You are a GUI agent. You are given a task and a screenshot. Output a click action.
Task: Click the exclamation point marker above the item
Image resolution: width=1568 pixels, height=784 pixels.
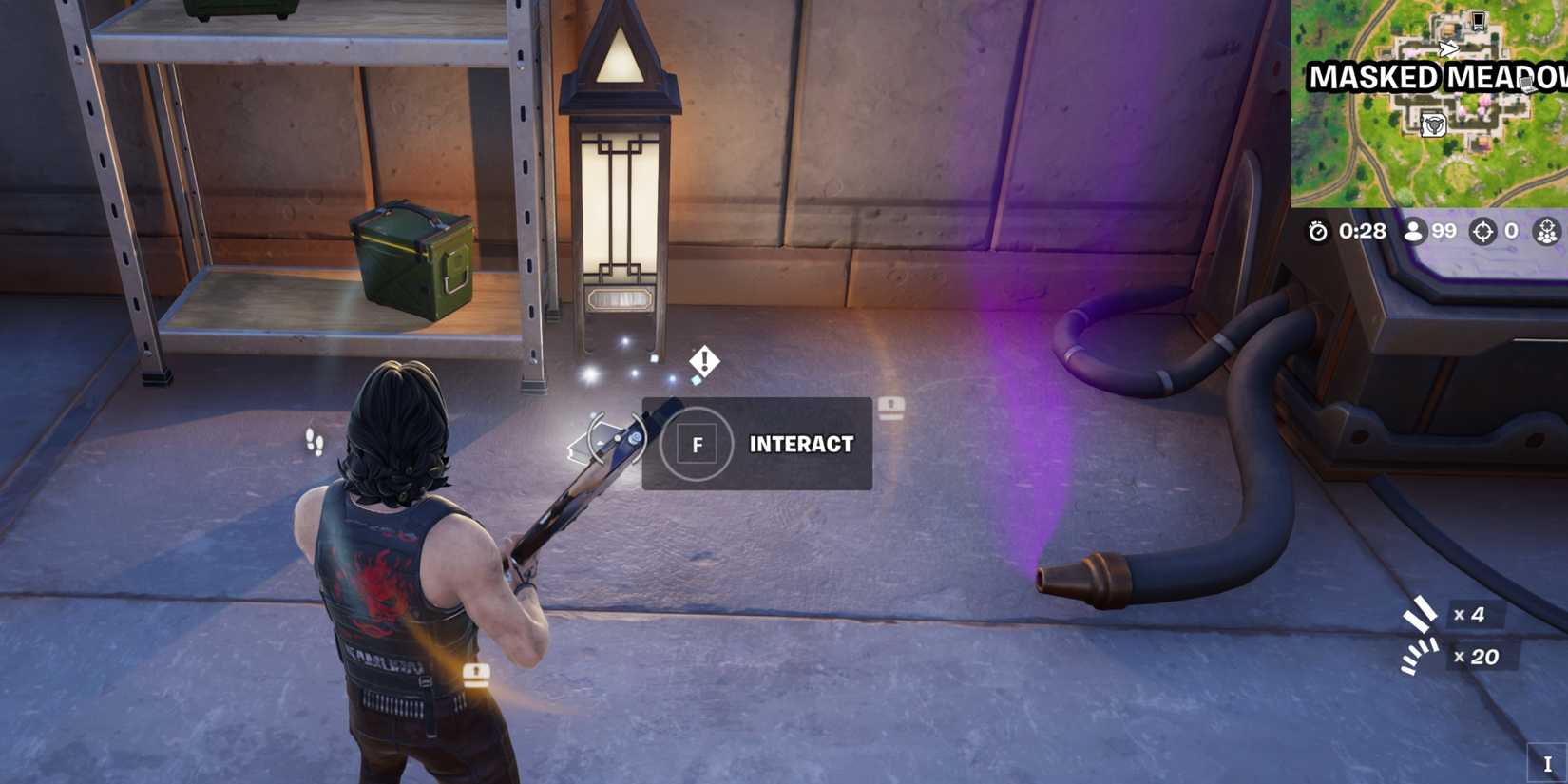tap(704, 360)
